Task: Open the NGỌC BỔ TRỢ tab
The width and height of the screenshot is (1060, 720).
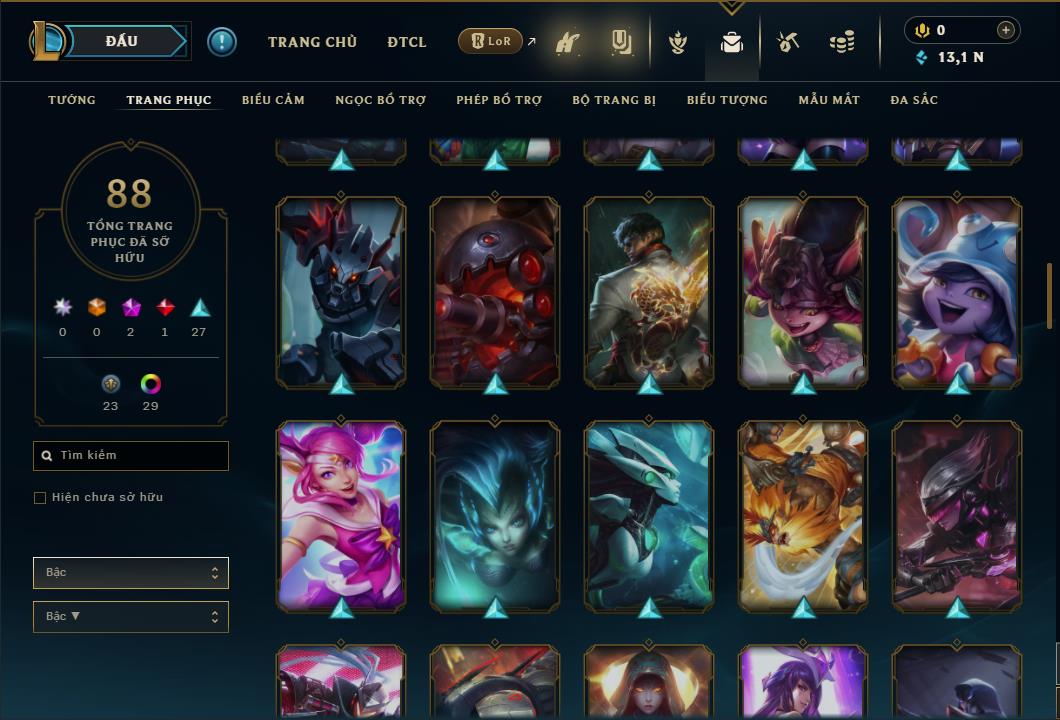Action: tap(380, 100)
